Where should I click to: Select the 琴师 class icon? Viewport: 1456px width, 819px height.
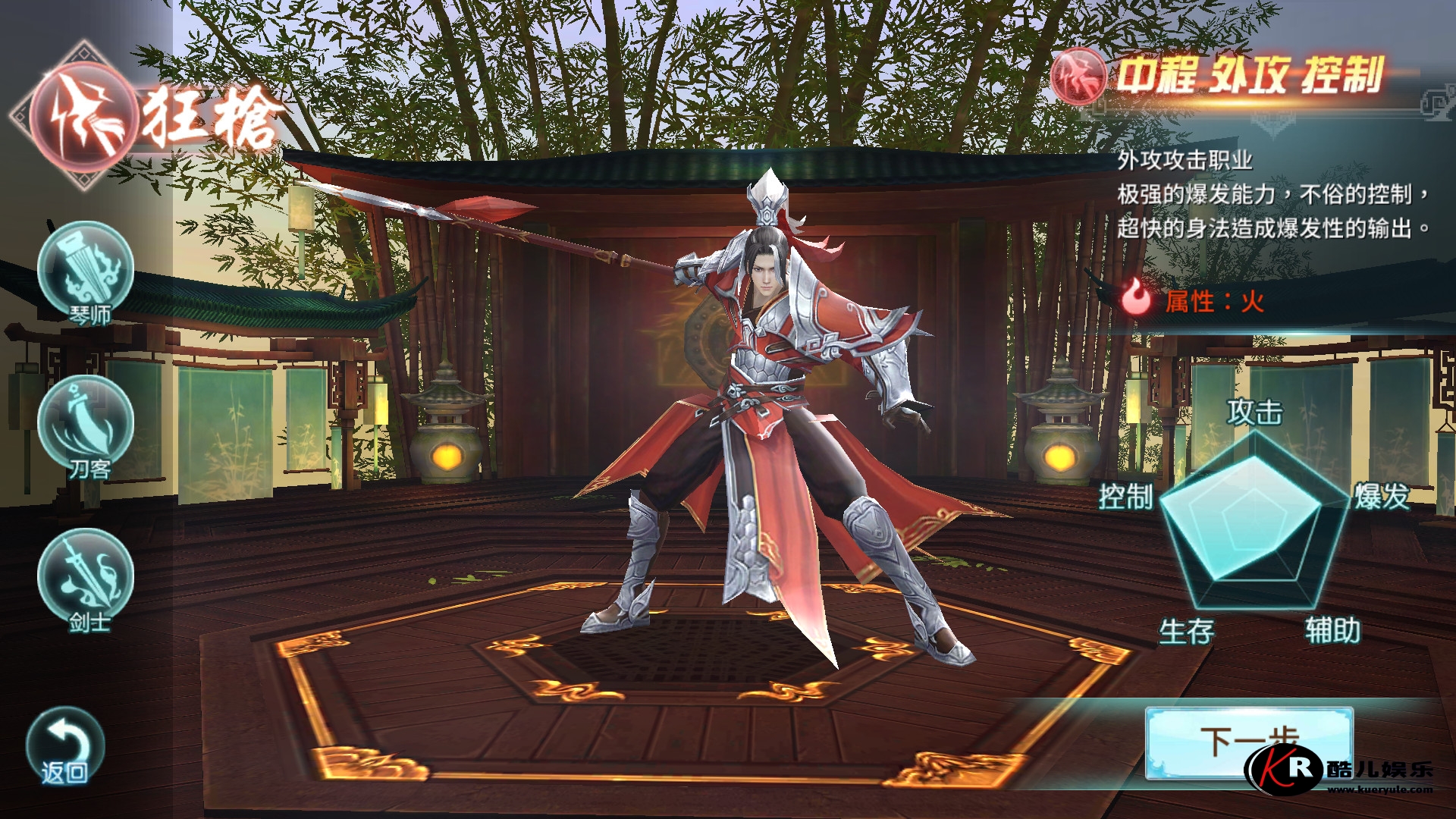coord(86,271)
